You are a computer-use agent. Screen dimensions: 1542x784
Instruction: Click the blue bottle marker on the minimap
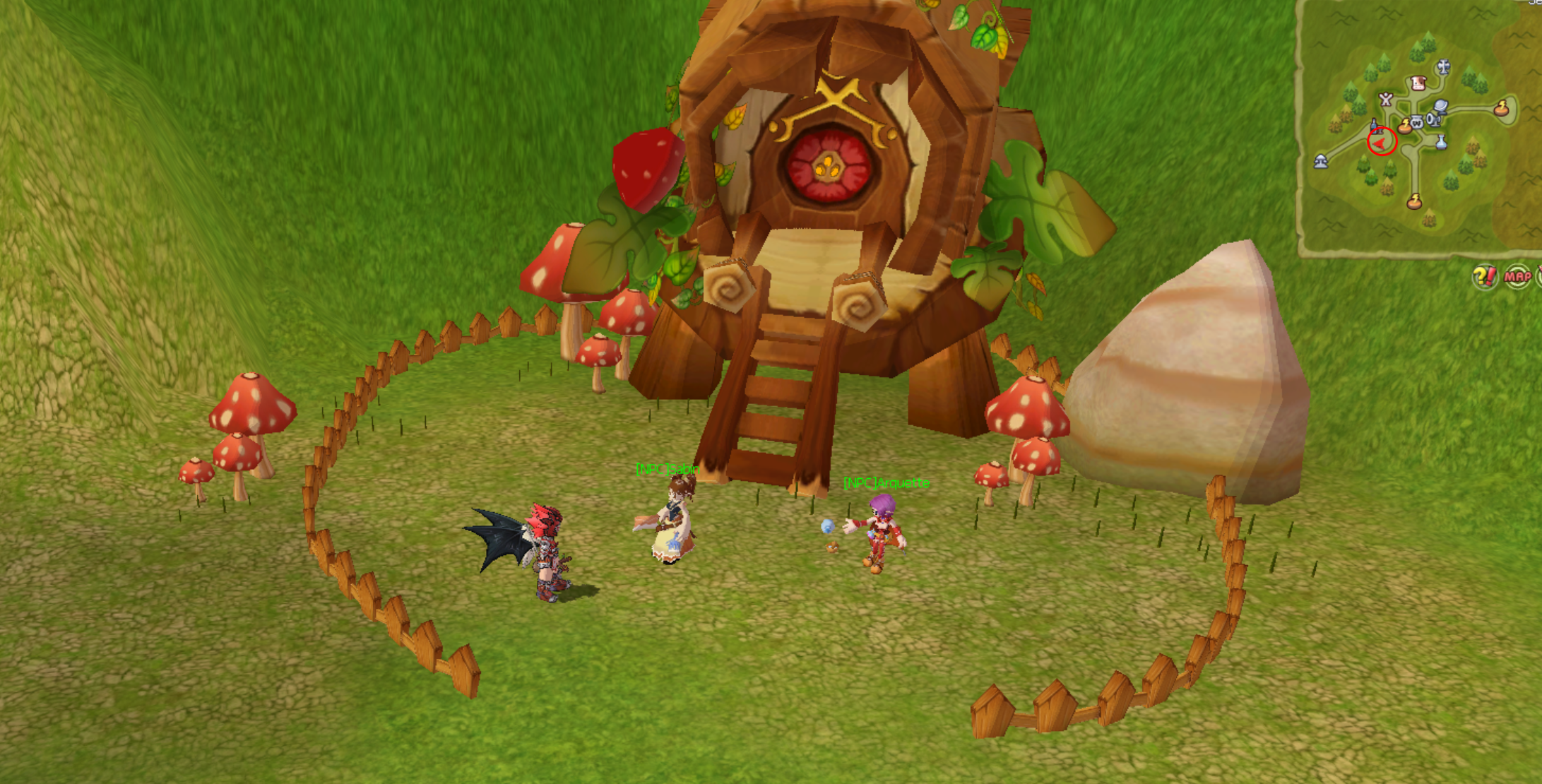click(x=1375, y=126)
